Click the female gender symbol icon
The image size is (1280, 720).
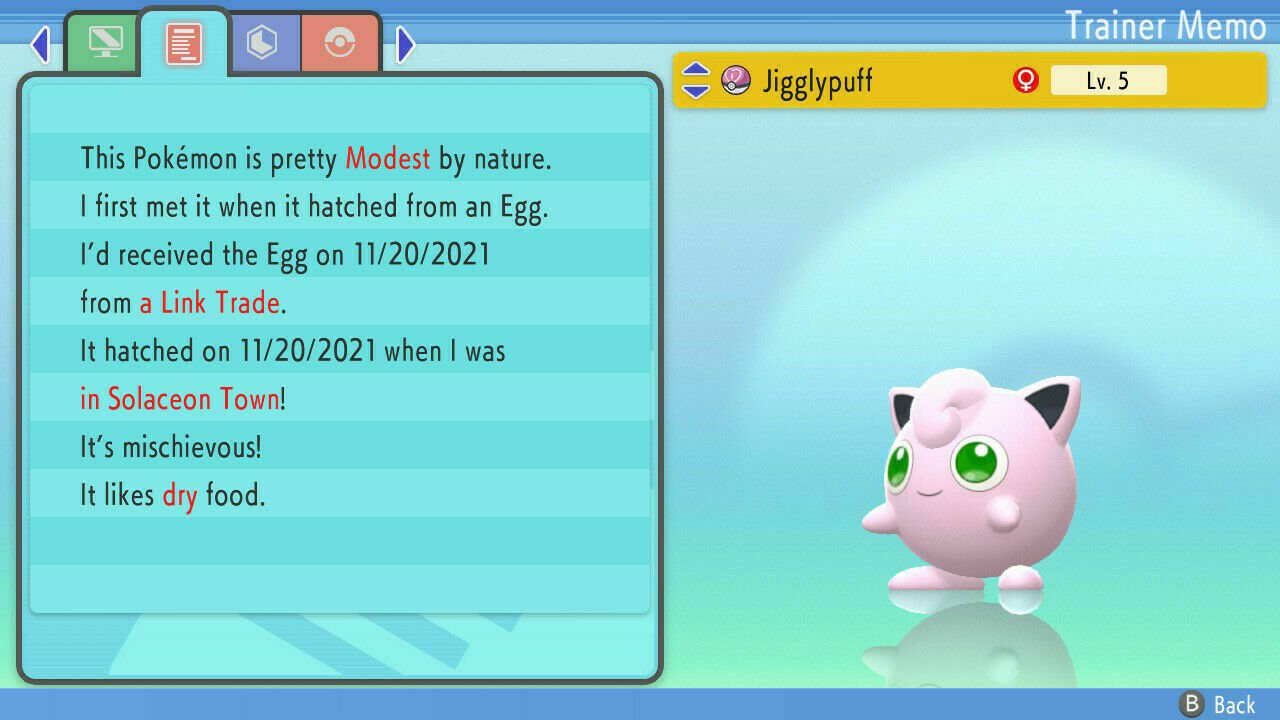point(1023,79)
